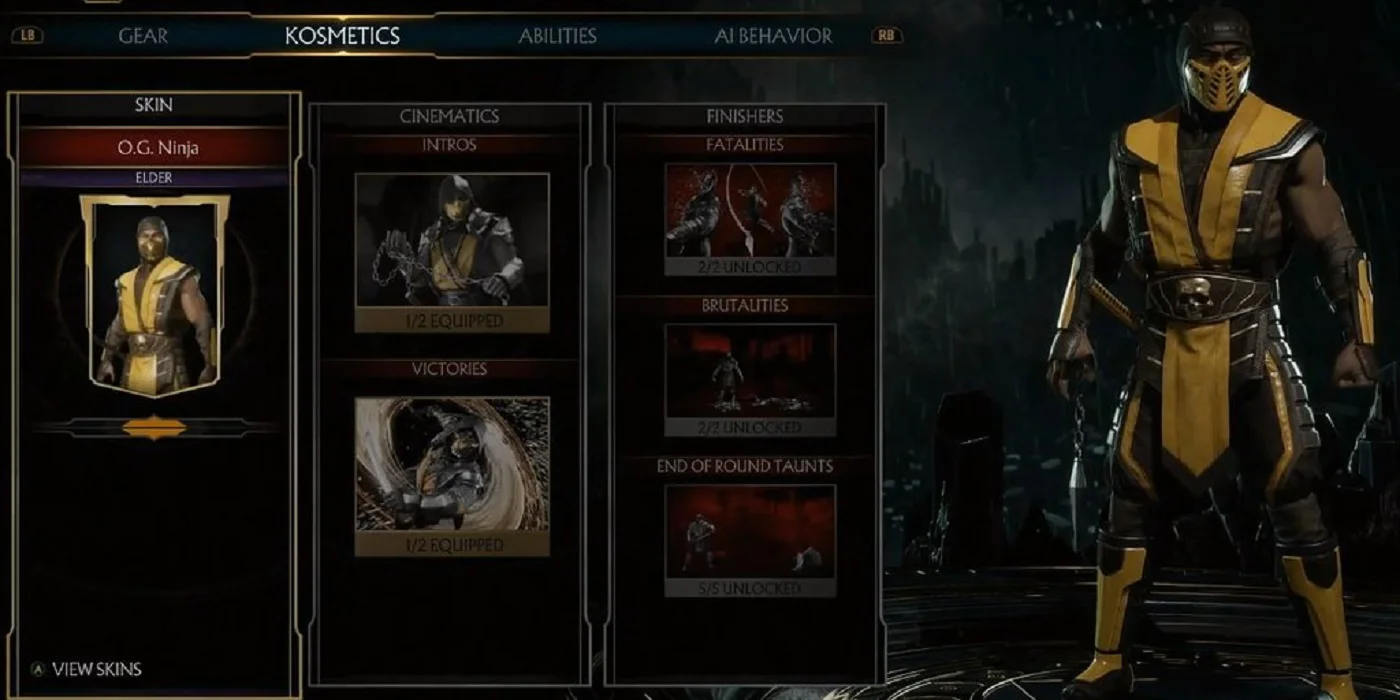Switch to the Gear tab
This screenshot has width=1400, height=700.
click(x=143, y=36)
